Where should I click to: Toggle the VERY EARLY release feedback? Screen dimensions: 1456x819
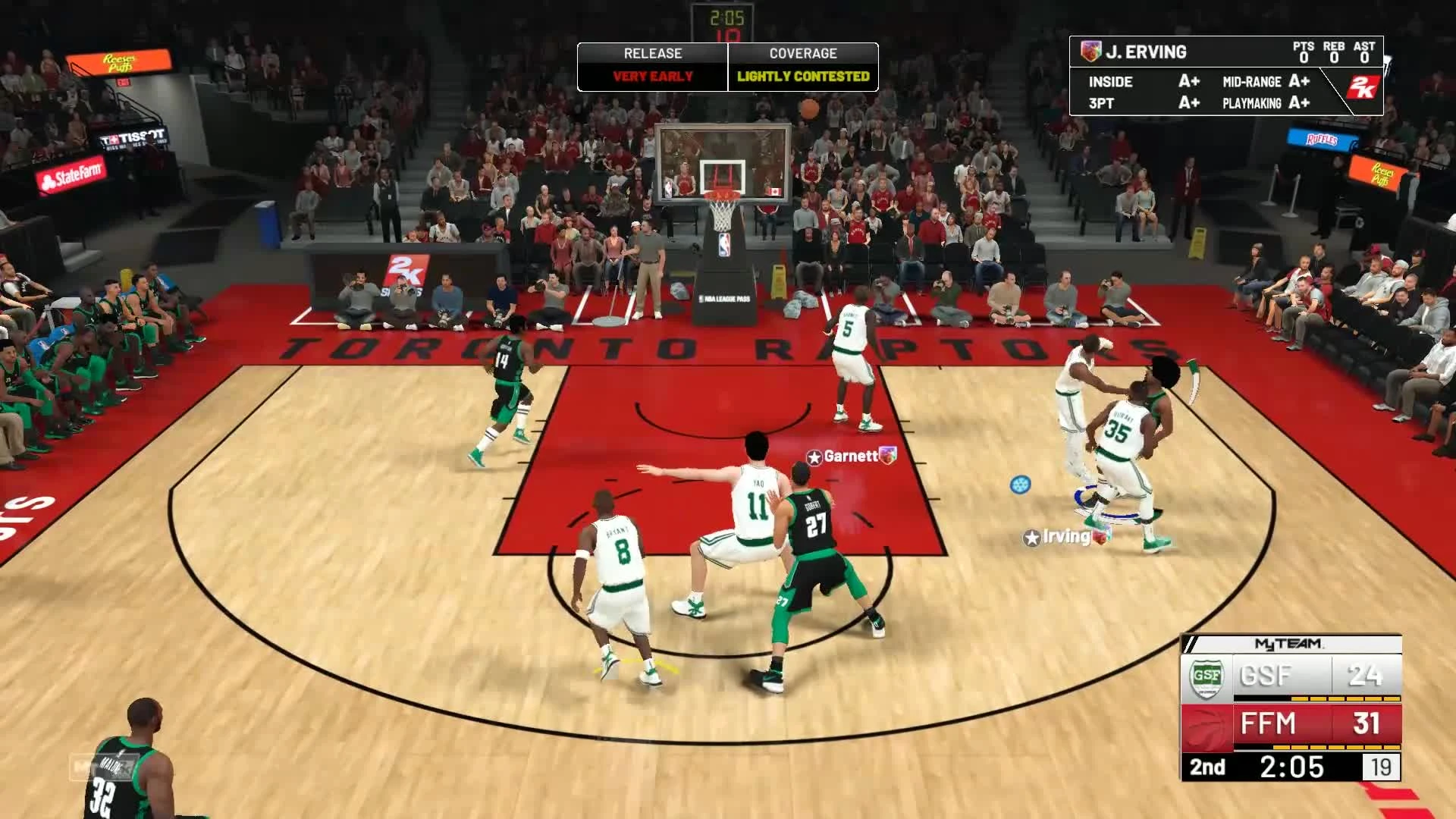pyautogui.click(x=653, y=76)
